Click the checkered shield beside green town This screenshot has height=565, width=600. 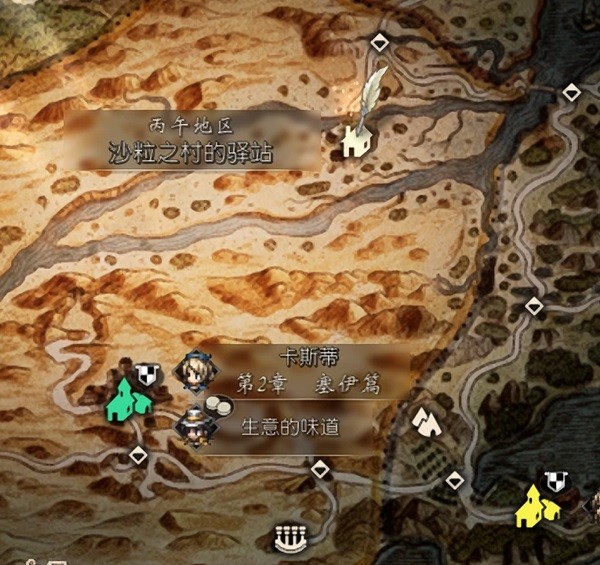(148, 373)
